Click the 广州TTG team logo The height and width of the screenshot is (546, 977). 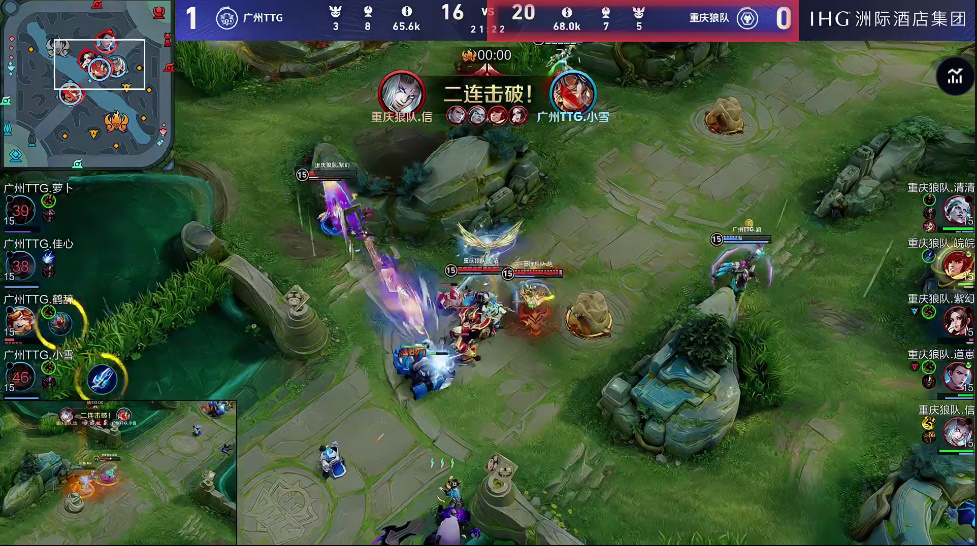coord(228,18)
